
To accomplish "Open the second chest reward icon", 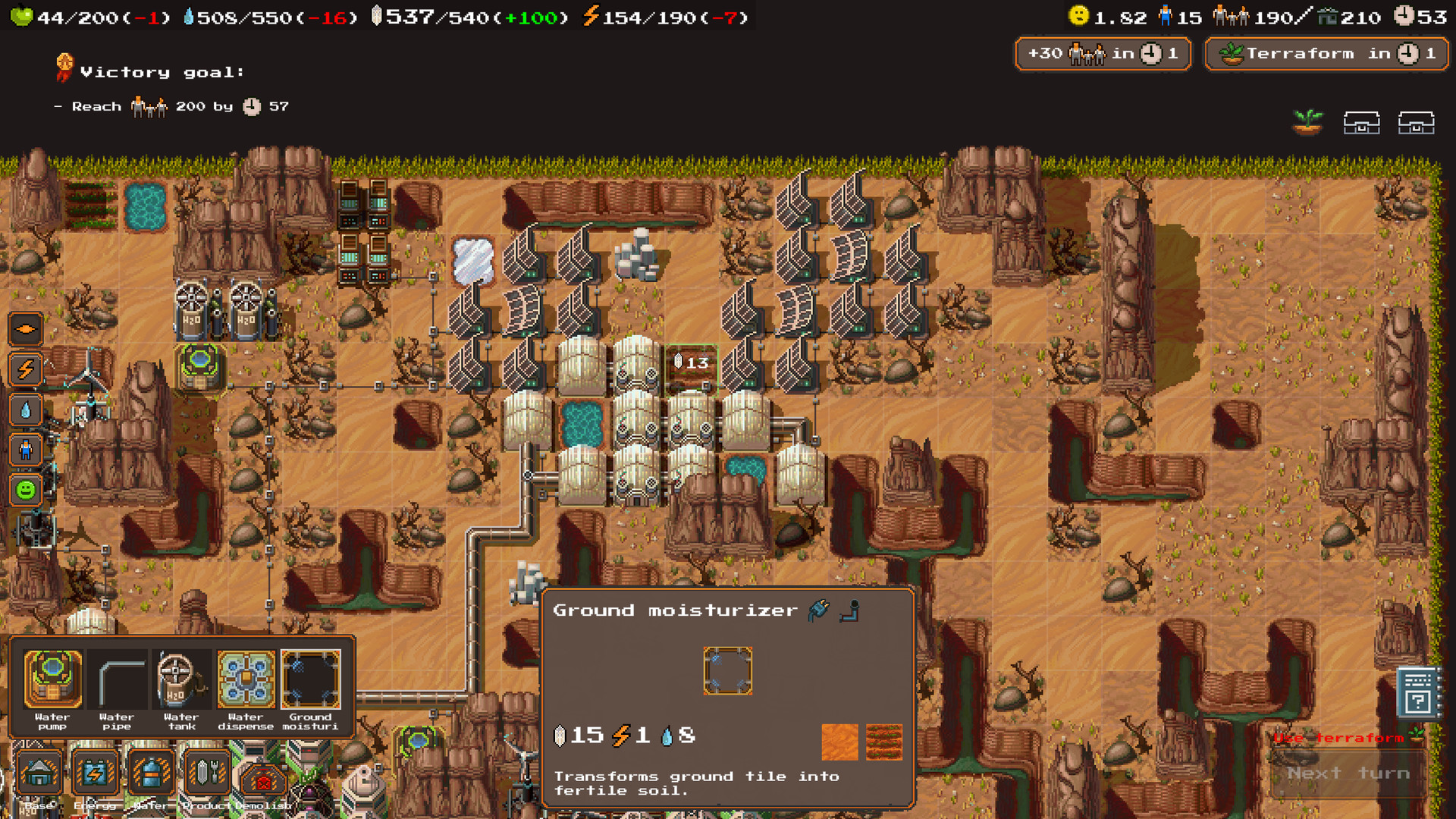I will pyautogui.click(x=1417, y=121).
